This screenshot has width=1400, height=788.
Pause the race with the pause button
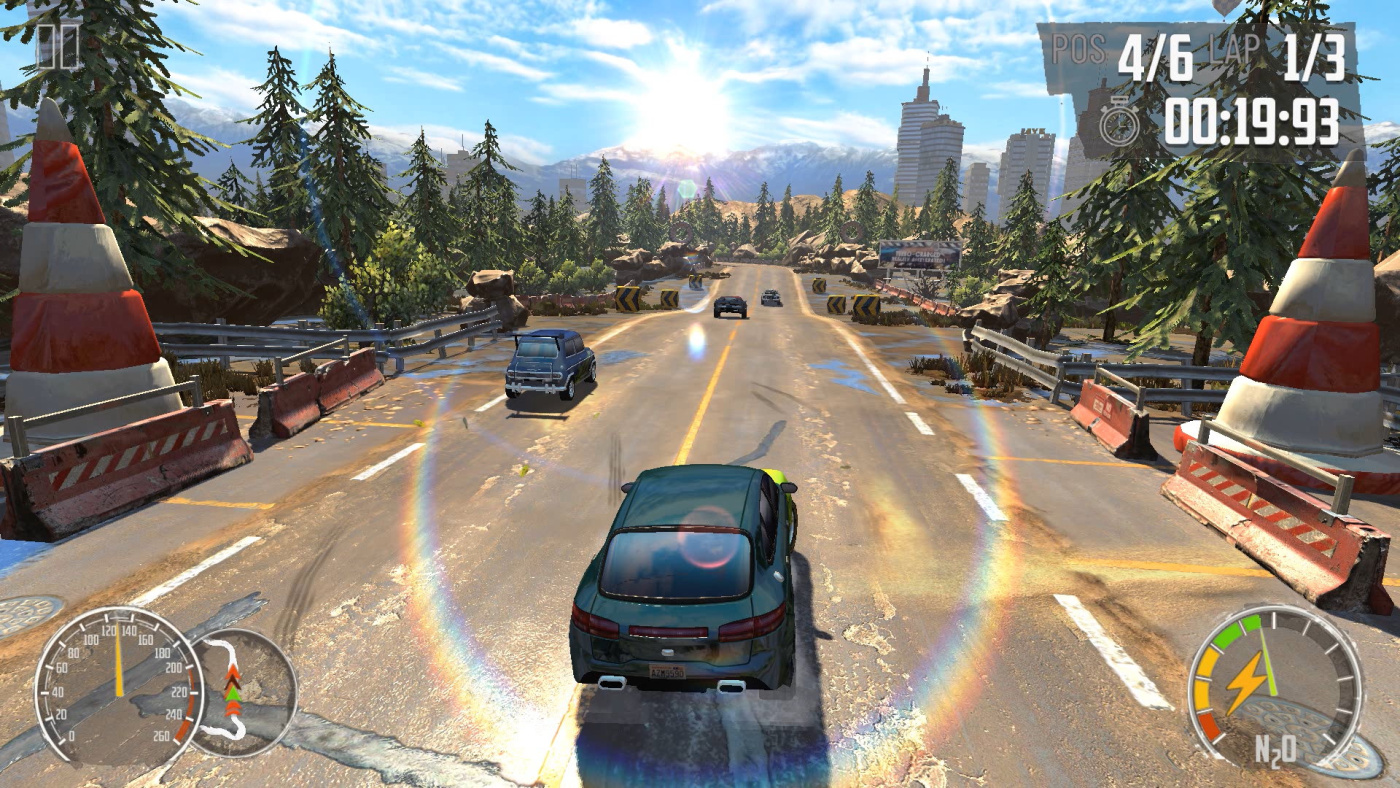click(57, 47)
